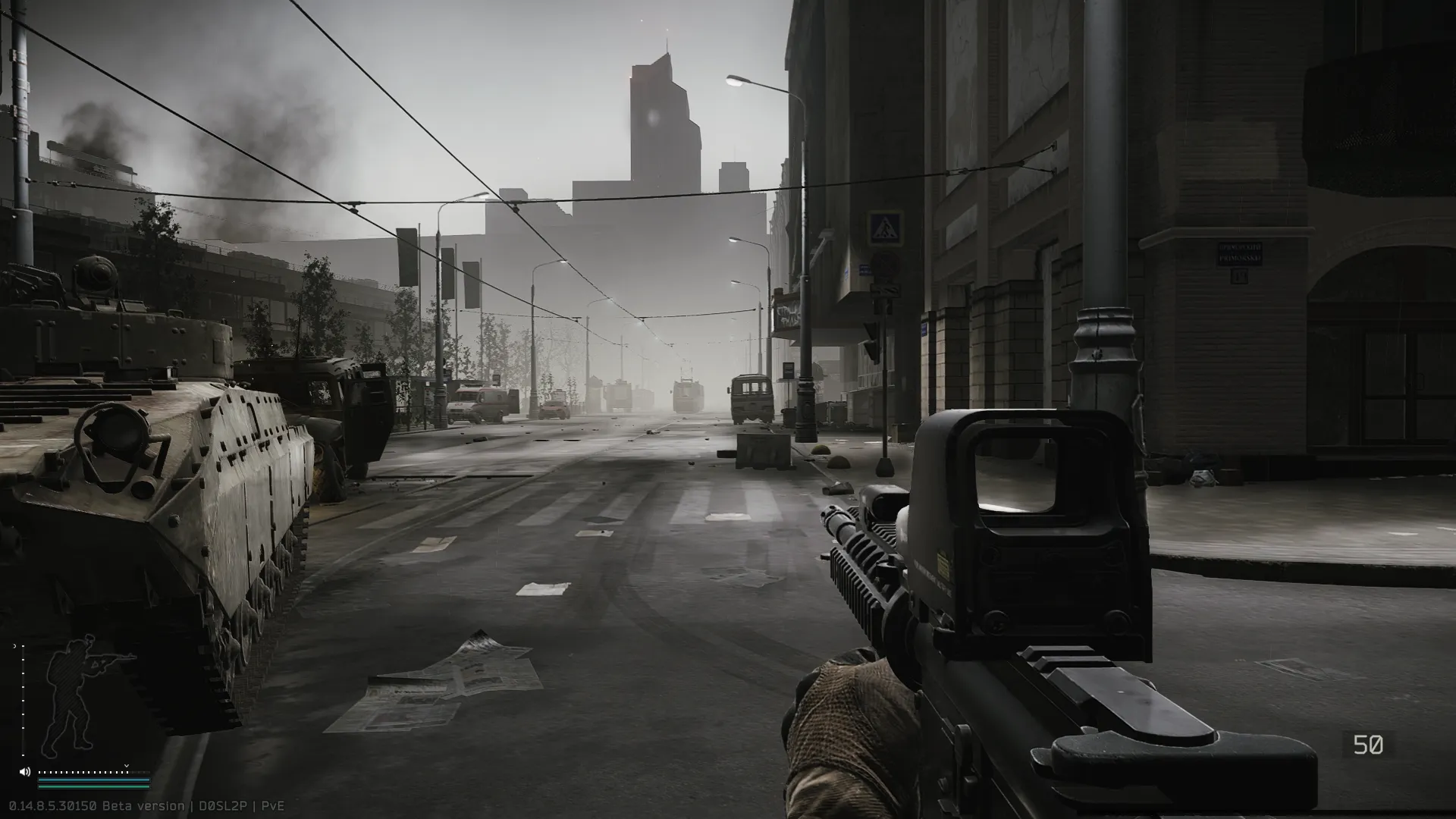Mute the speaker icon in the bottom-left HUD
Screen dimensions: 1456x819
point(24,771)
